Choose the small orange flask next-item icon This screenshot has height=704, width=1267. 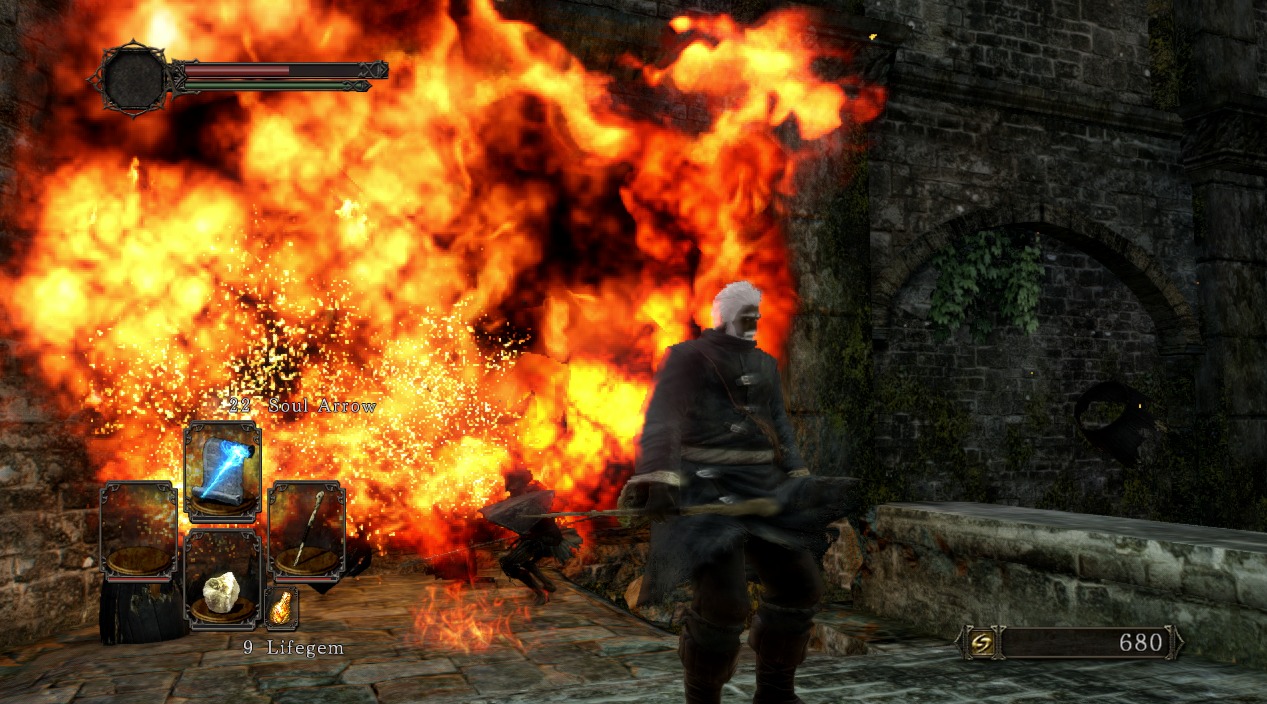(x=281, y=606)
